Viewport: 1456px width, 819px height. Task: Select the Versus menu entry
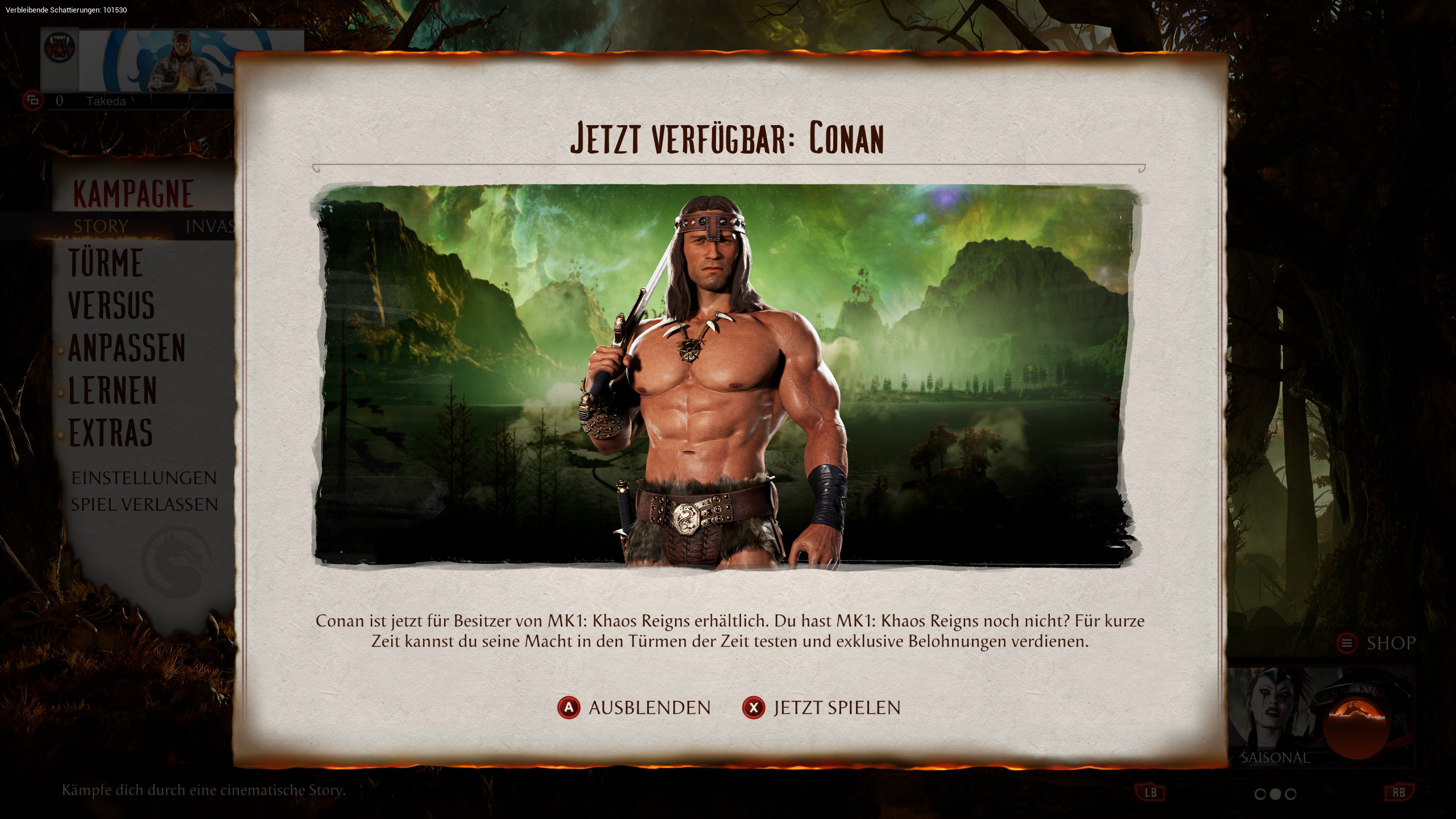coord(111,305)
